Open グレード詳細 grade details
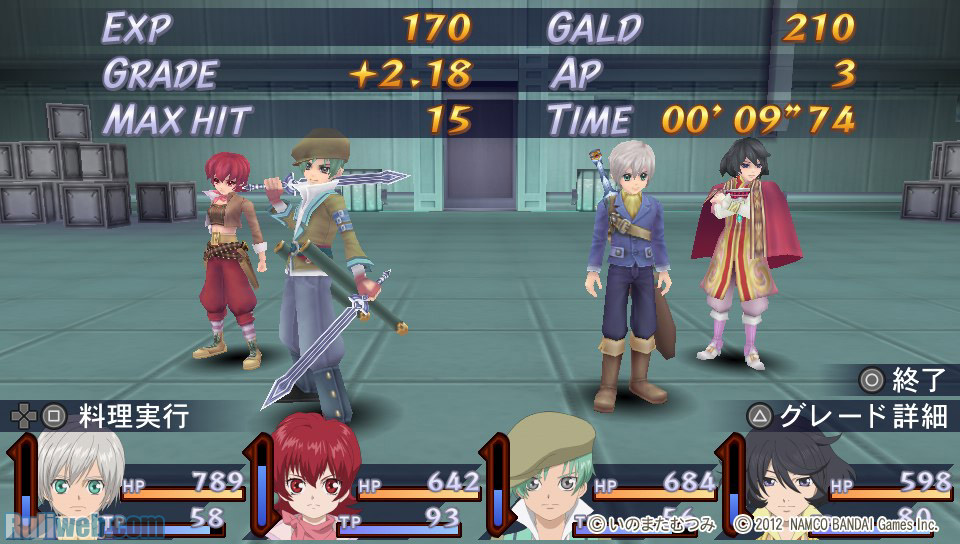The image size is (960, 544). [x=848, y=416]
